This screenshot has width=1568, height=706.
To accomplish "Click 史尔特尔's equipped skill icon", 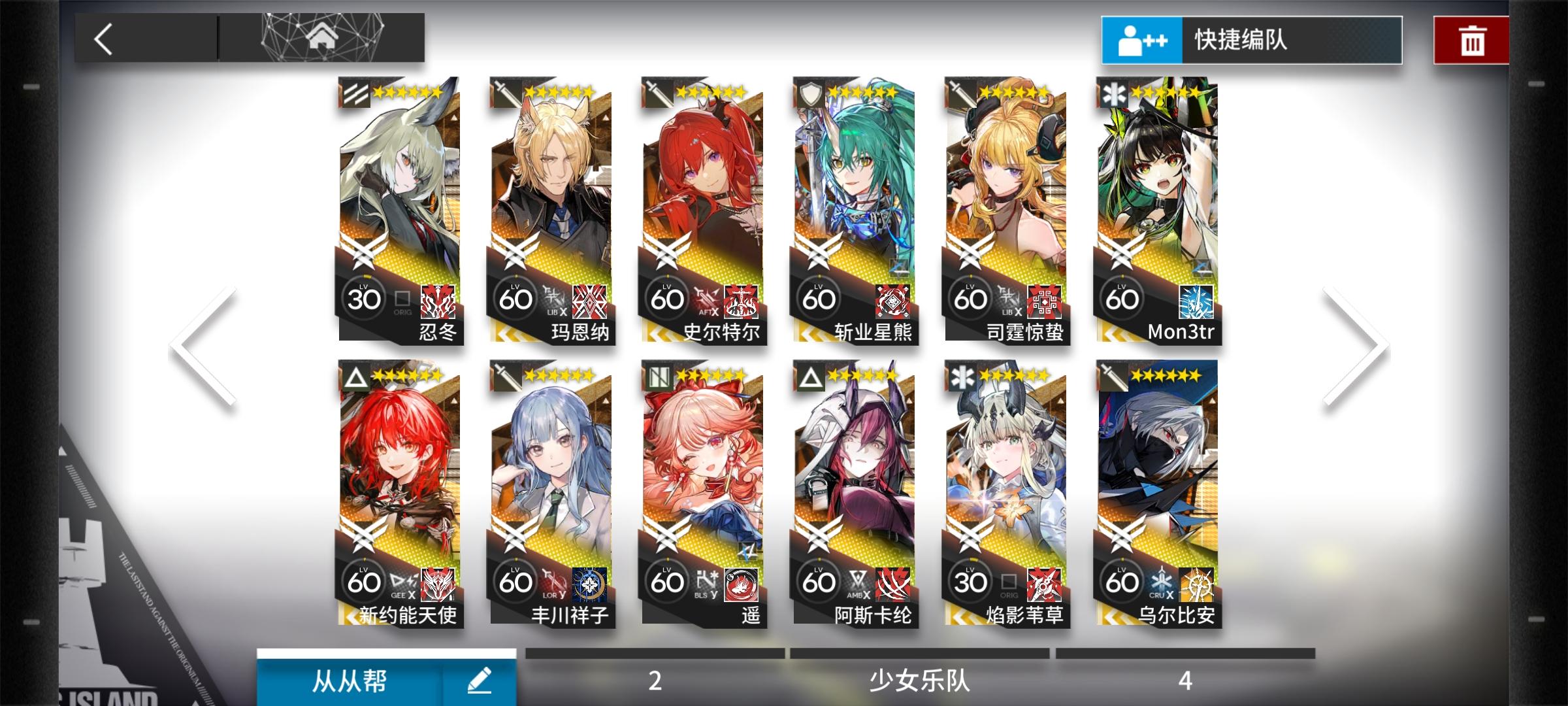I will click(741, 301).
